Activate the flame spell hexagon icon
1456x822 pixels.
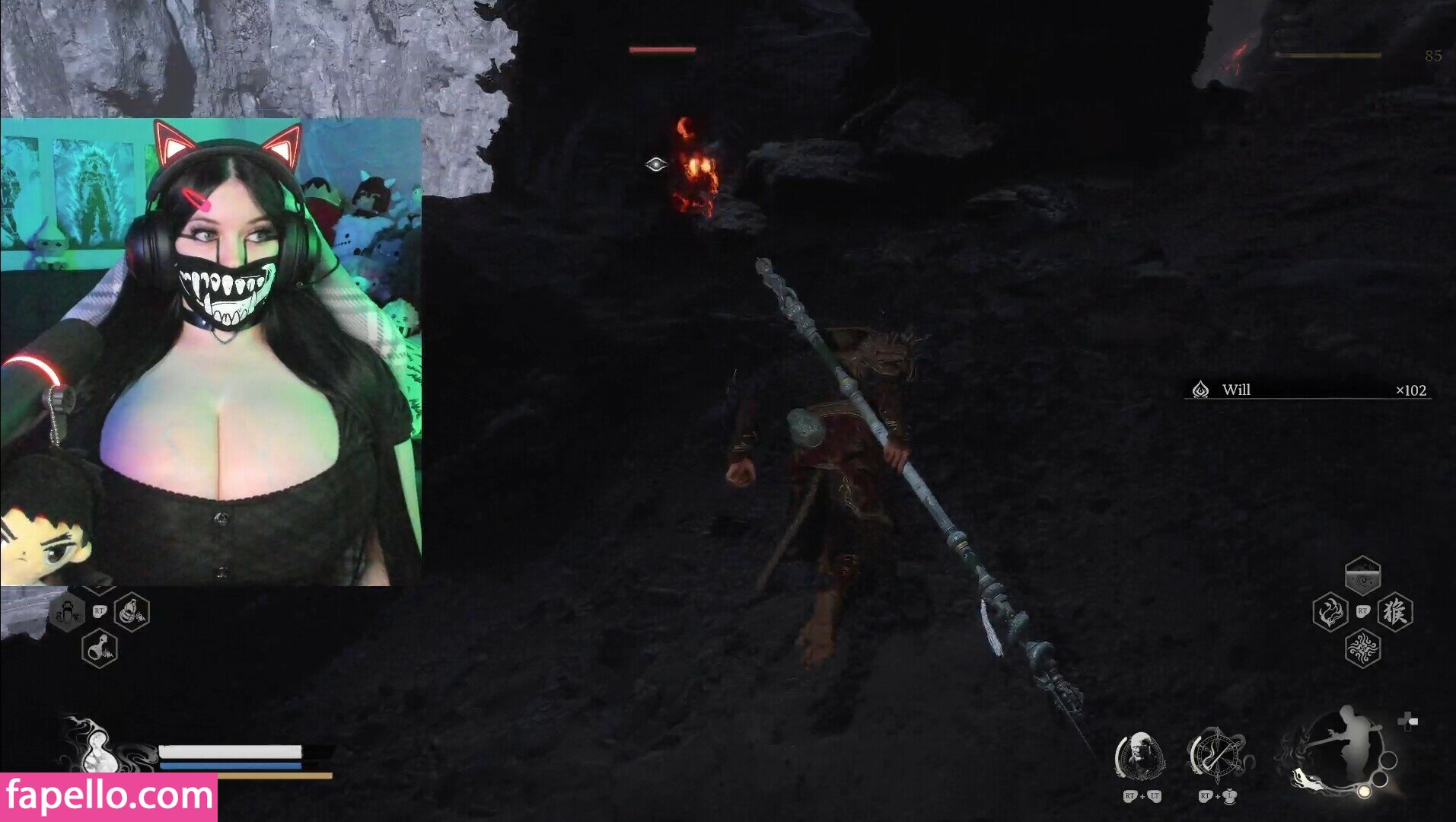1330,612
